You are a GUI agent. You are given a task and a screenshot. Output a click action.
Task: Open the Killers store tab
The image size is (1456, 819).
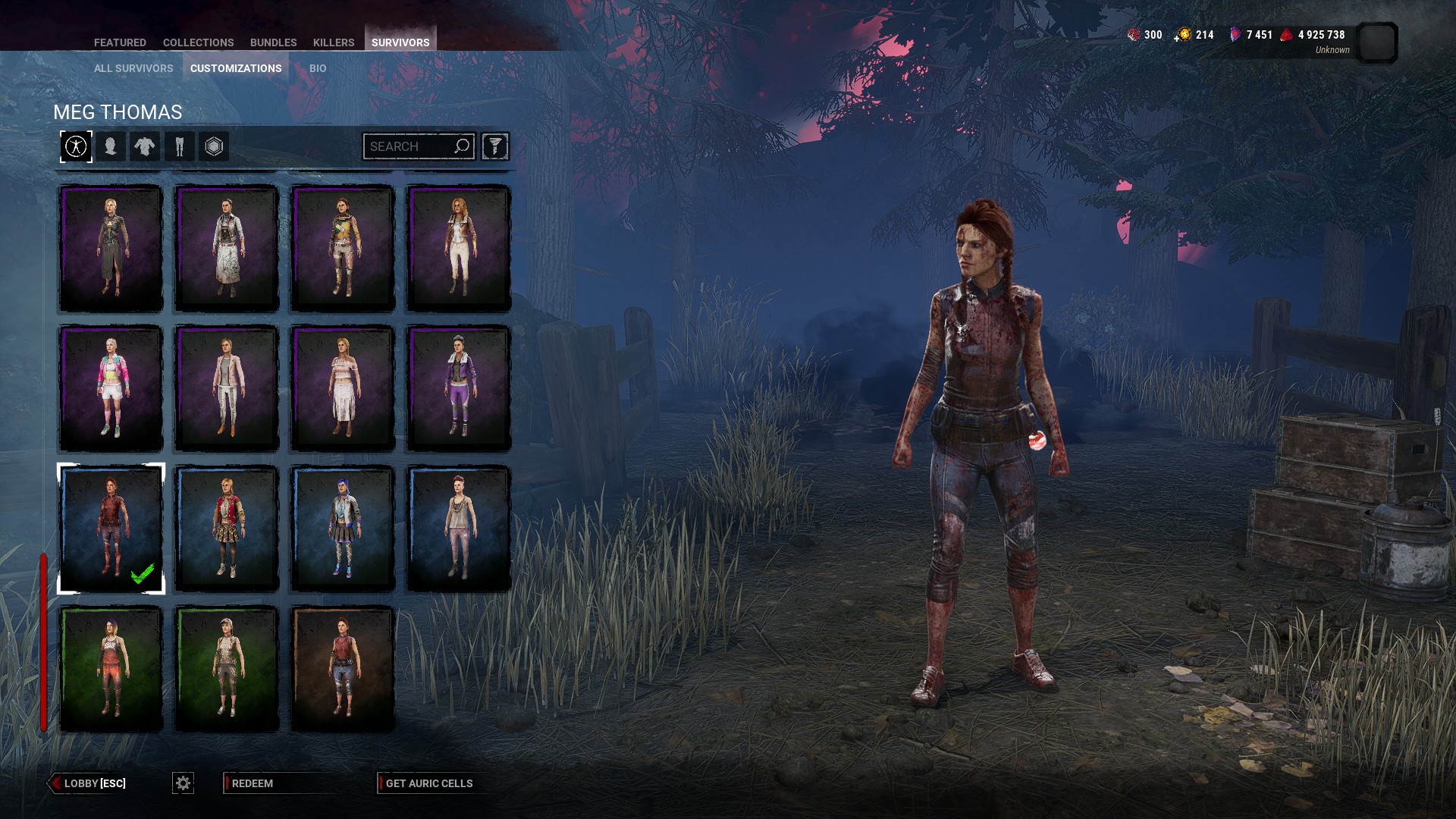(x=334, y=42)
